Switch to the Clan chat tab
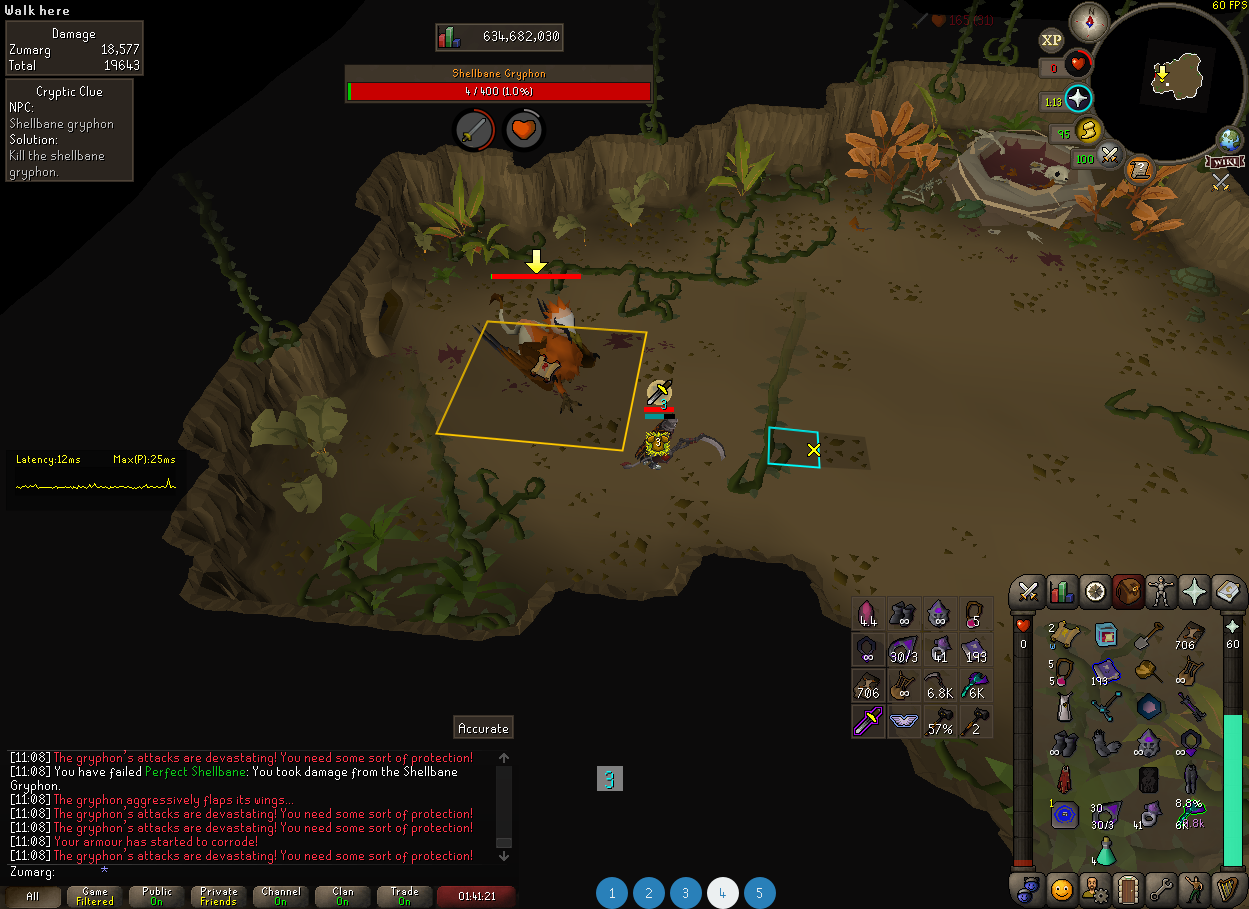This screenshot has height=909, width=1249. click(343, 896)
